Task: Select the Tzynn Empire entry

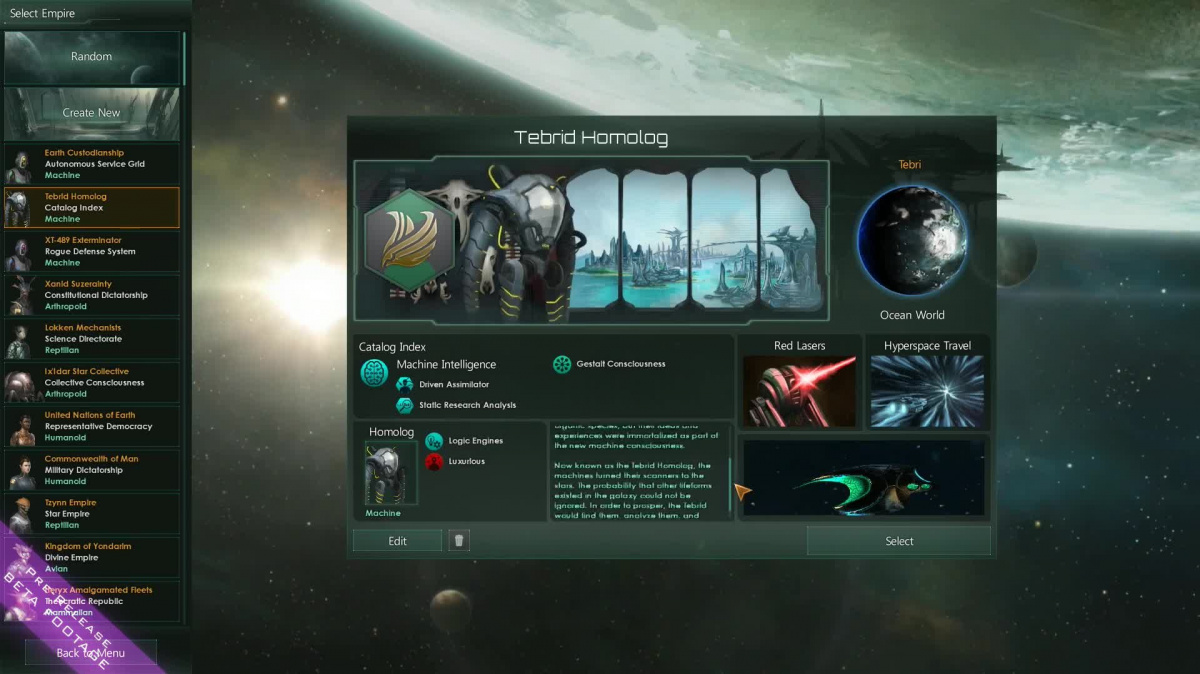Action: click(x=92, y=513)
